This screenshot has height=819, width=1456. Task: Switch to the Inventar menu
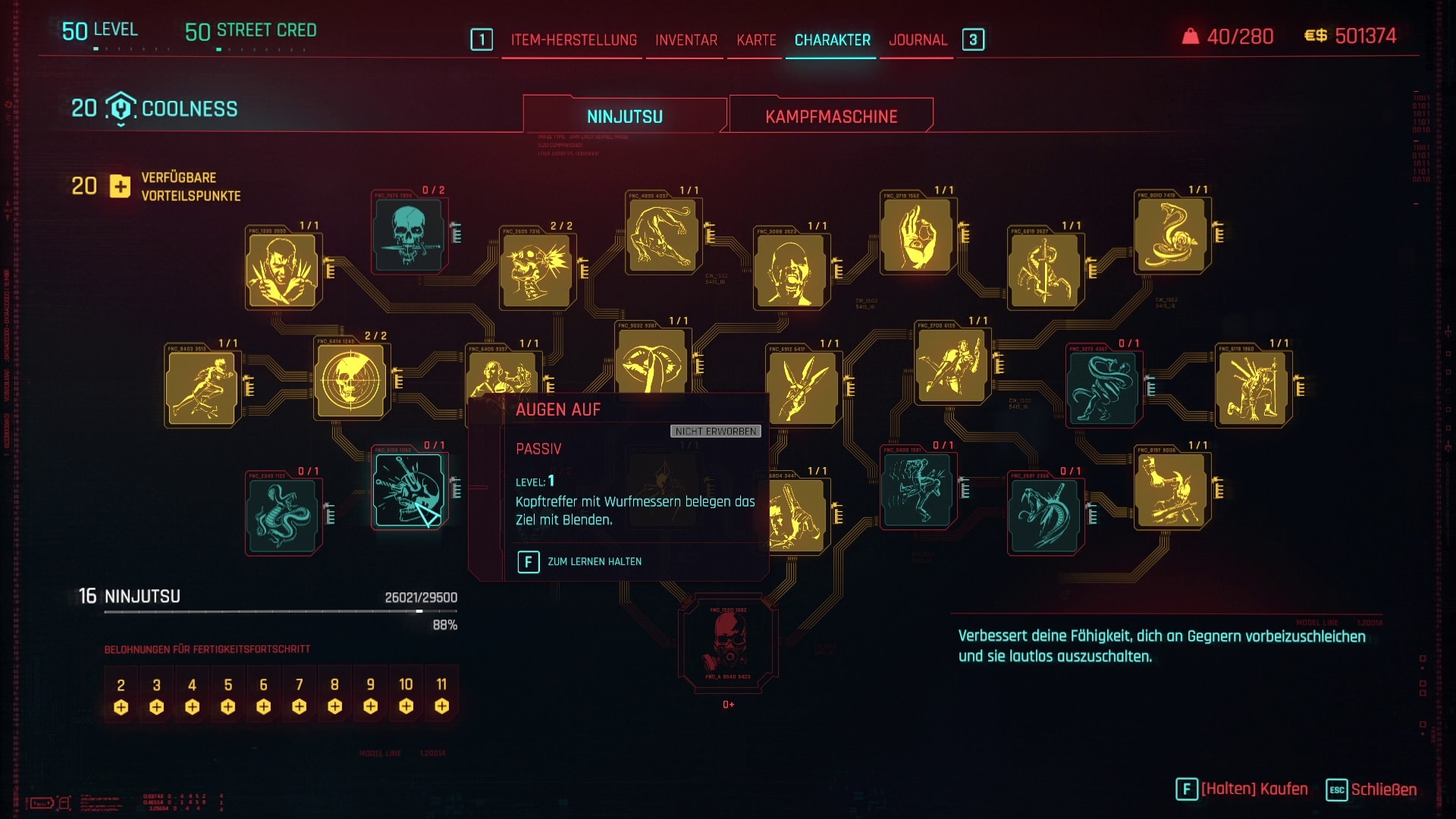686,40
